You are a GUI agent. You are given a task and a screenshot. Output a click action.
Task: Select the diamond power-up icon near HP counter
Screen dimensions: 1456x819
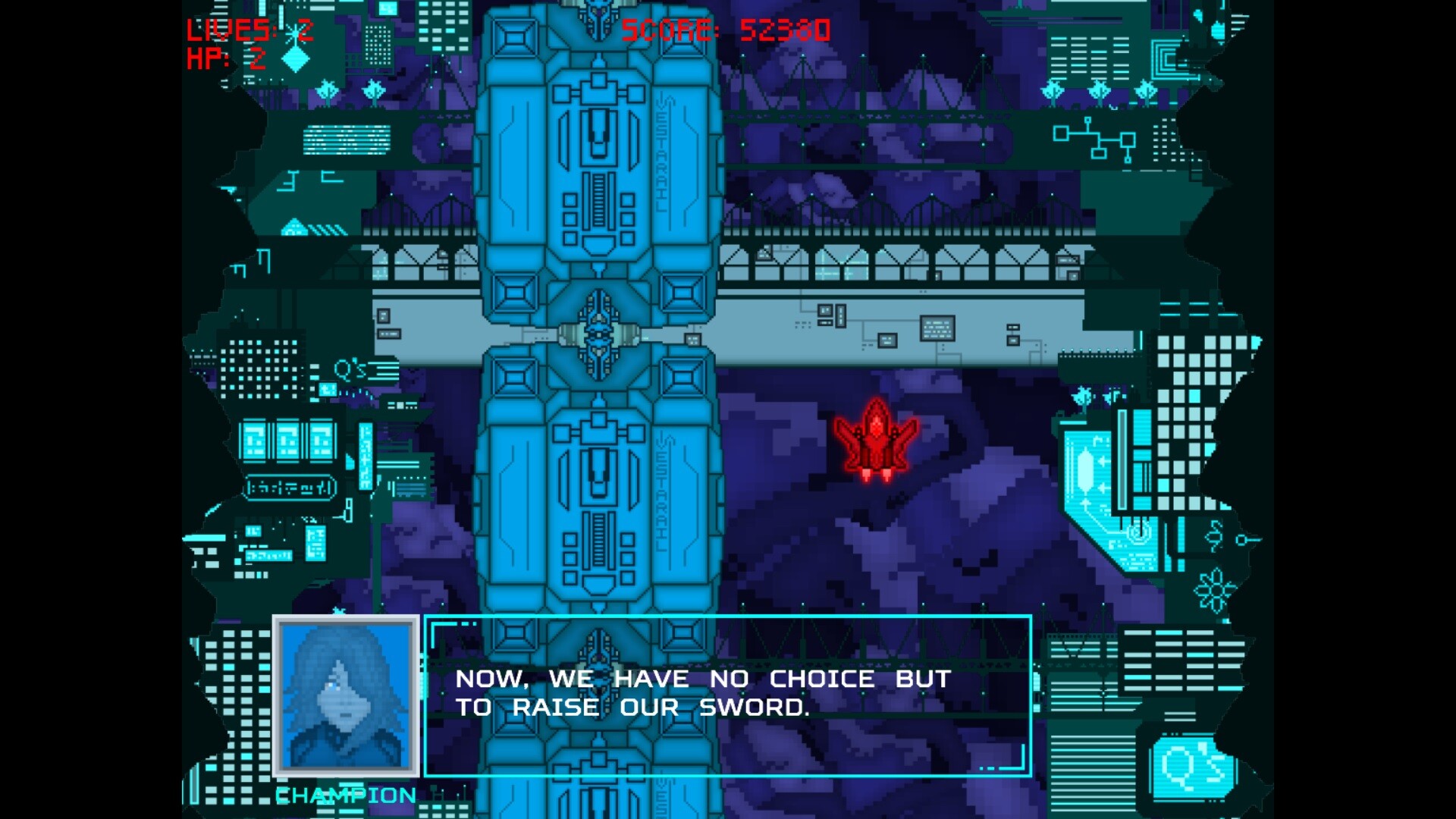pos(294,59)
